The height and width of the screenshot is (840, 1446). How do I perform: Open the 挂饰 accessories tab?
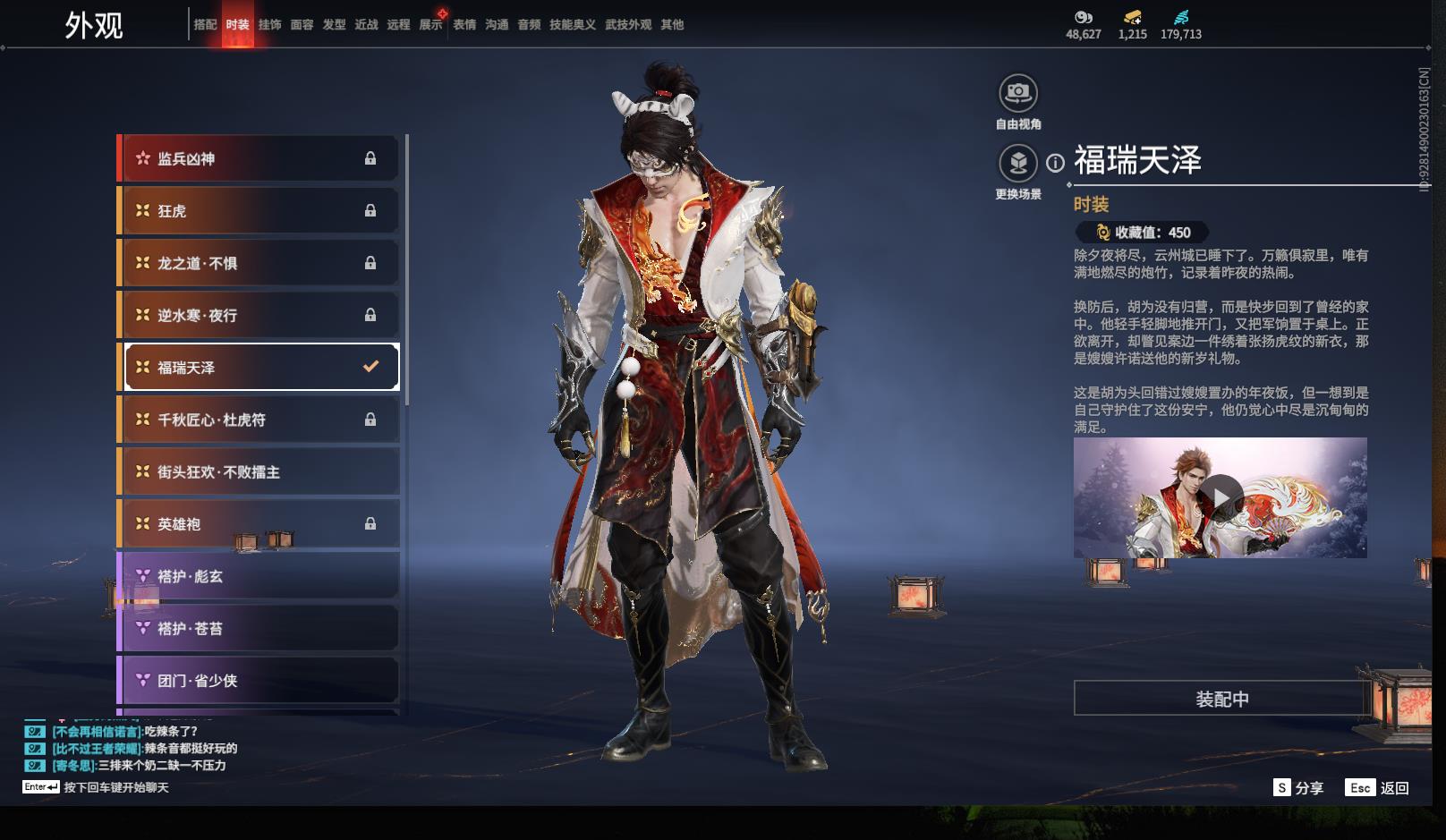point(269,25)
